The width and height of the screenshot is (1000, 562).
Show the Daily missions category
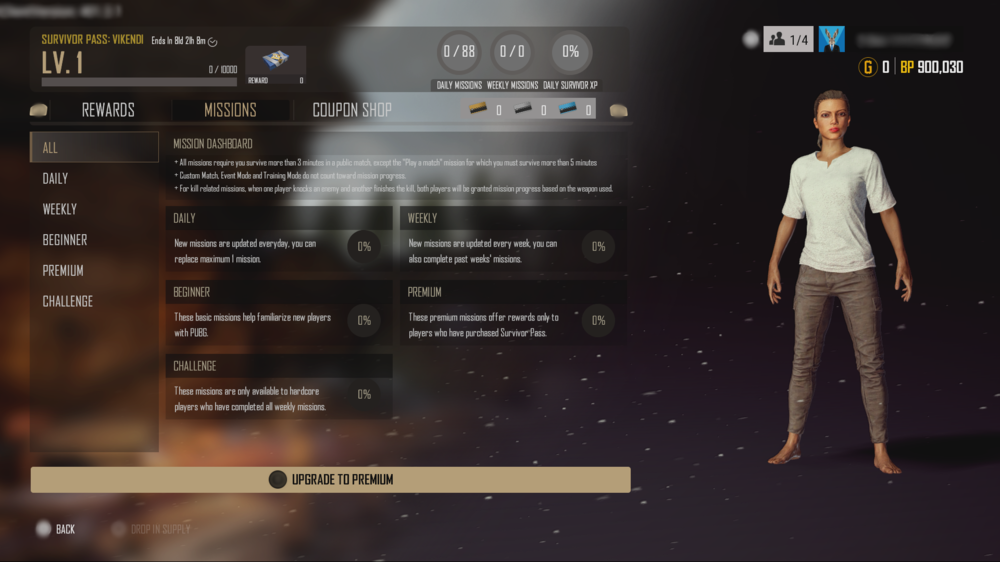point(94,178)
